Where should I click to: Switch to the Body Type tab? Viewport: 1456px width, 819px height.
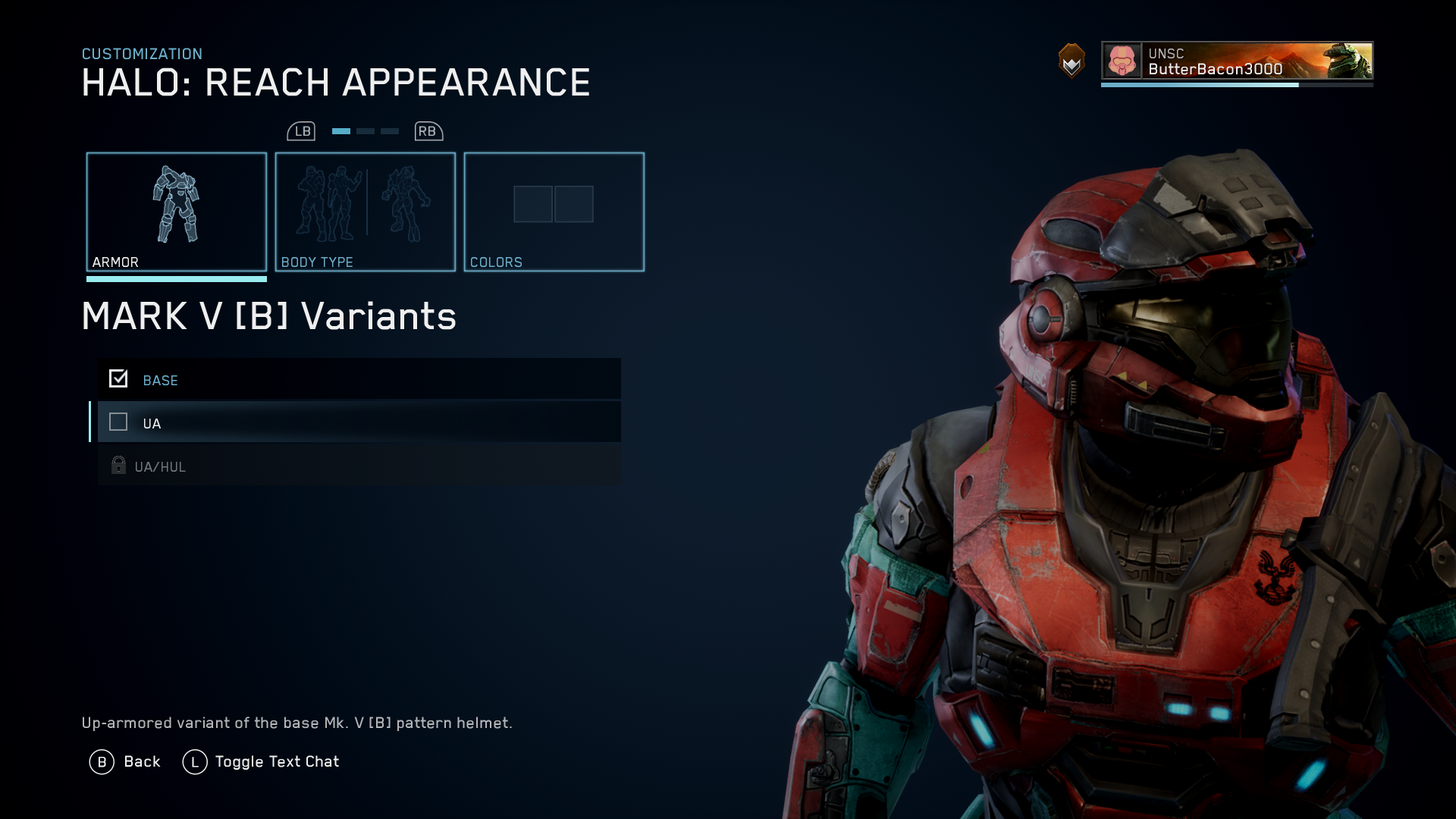365,212
